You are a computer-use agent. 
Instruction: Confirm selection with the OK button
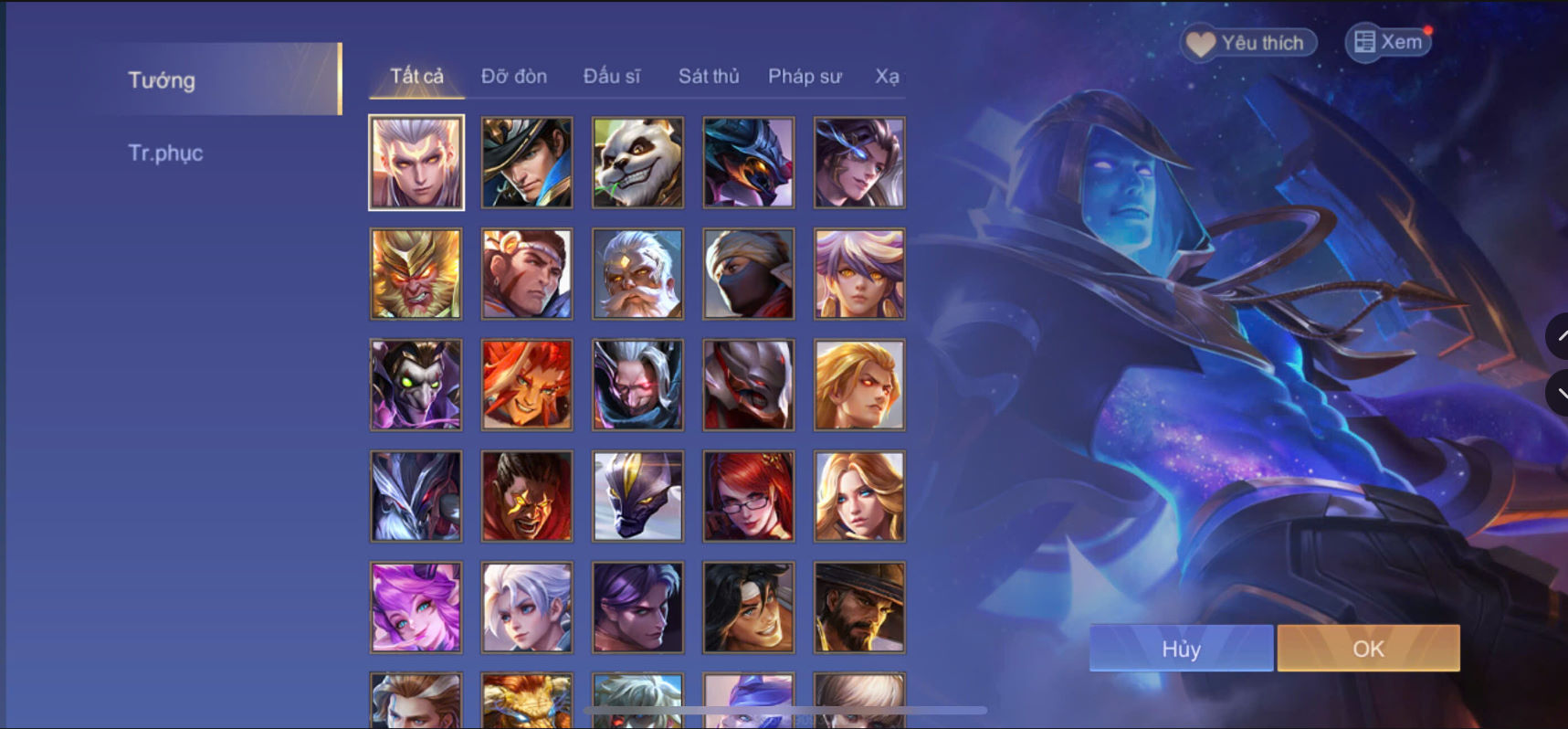(x=1367, y=648)
